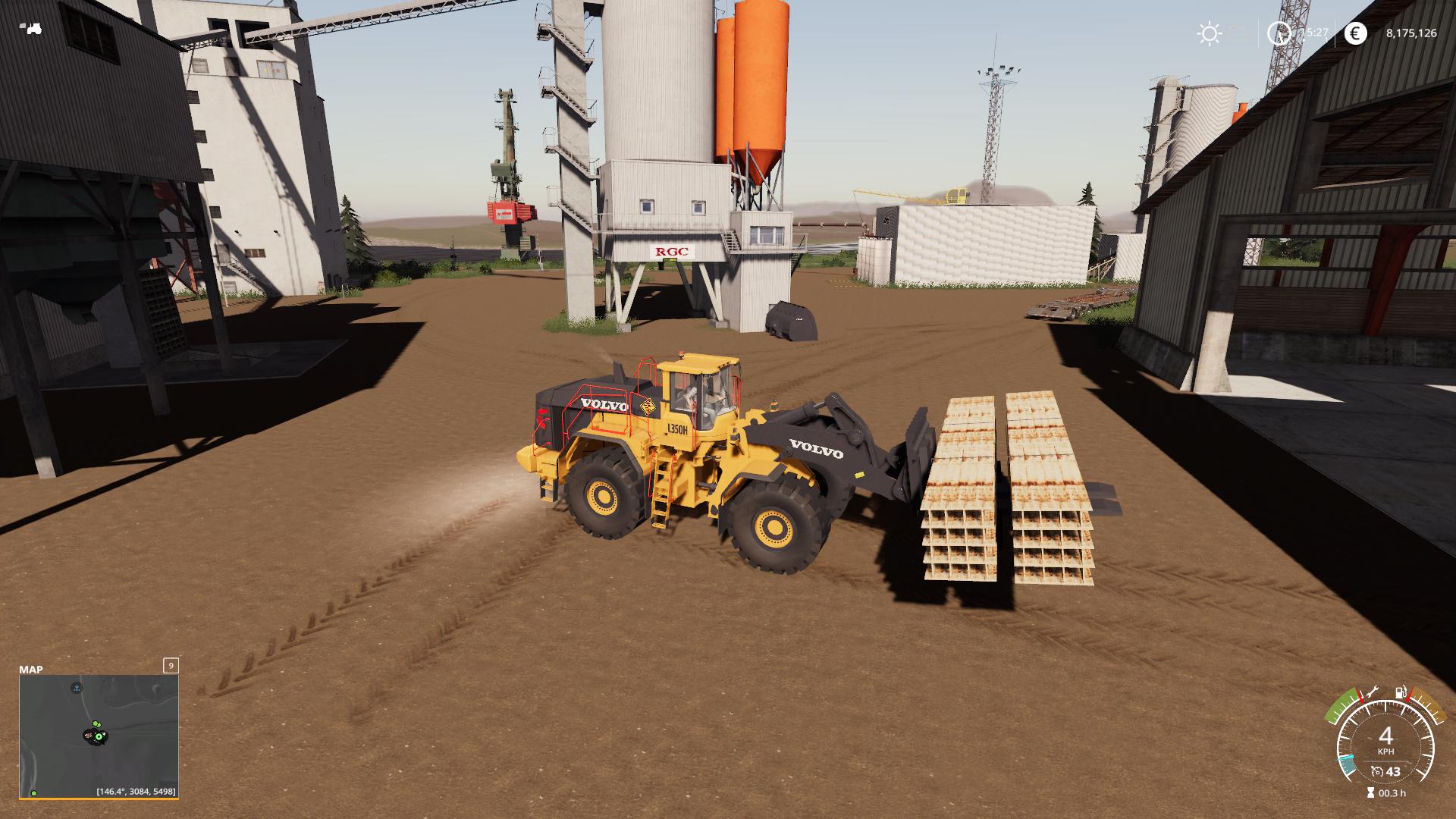The image size is (1456, 819).
Task: Click the euro money icon
Action: (x=1355, y=33)
